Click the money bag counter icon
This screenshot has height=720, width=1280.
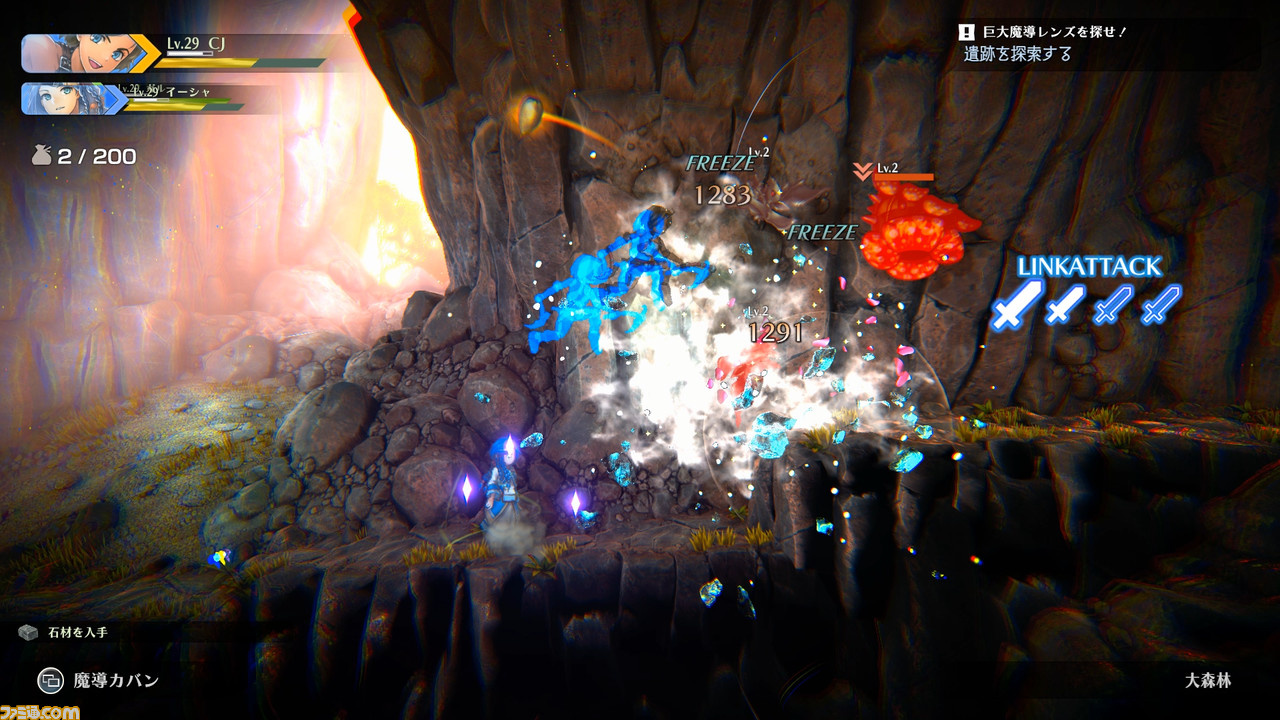(40, 156)
